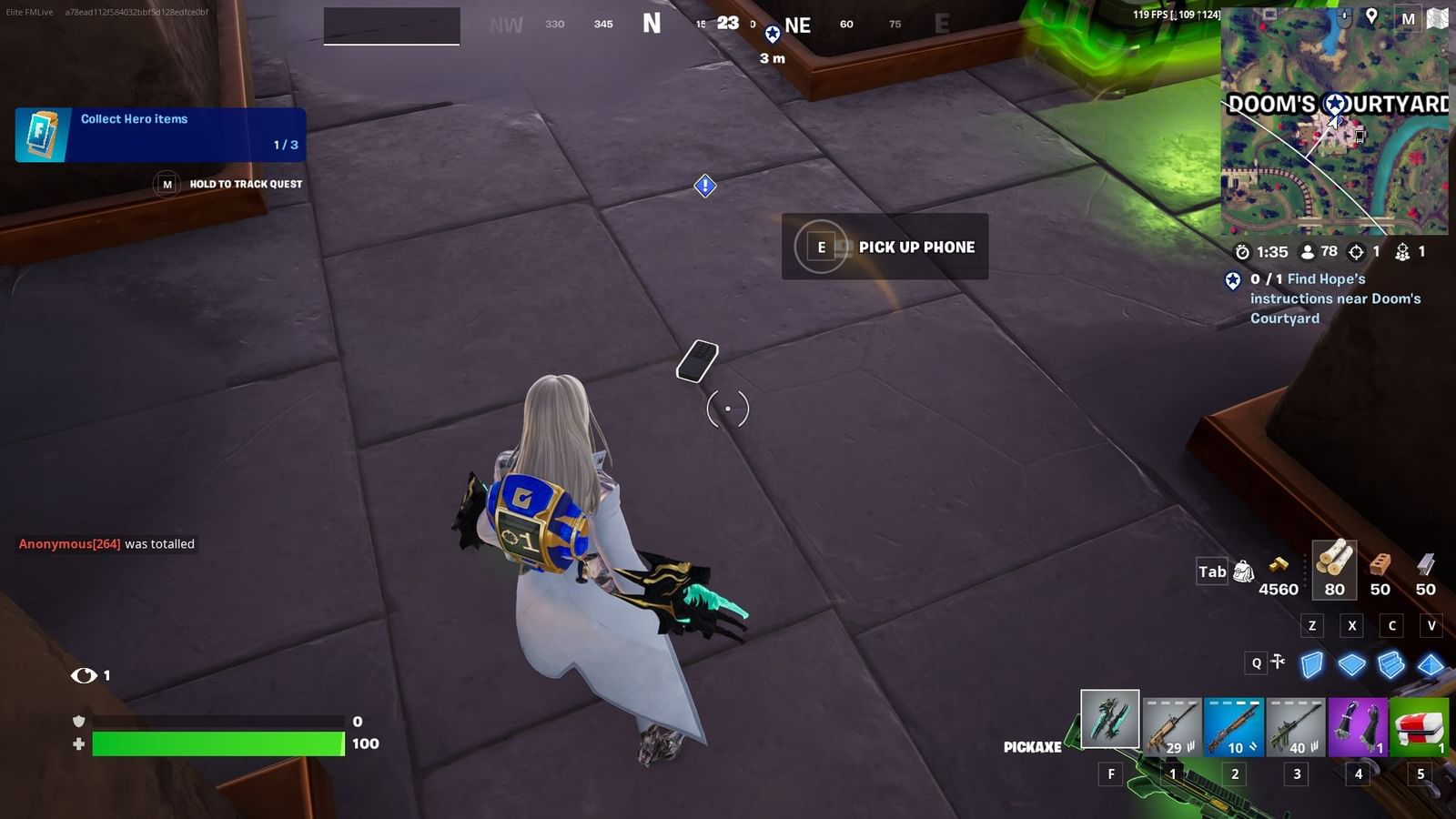1456x819 pixels.
Task: Click the wood materials icon showing 80
Action: (1336, 566)
